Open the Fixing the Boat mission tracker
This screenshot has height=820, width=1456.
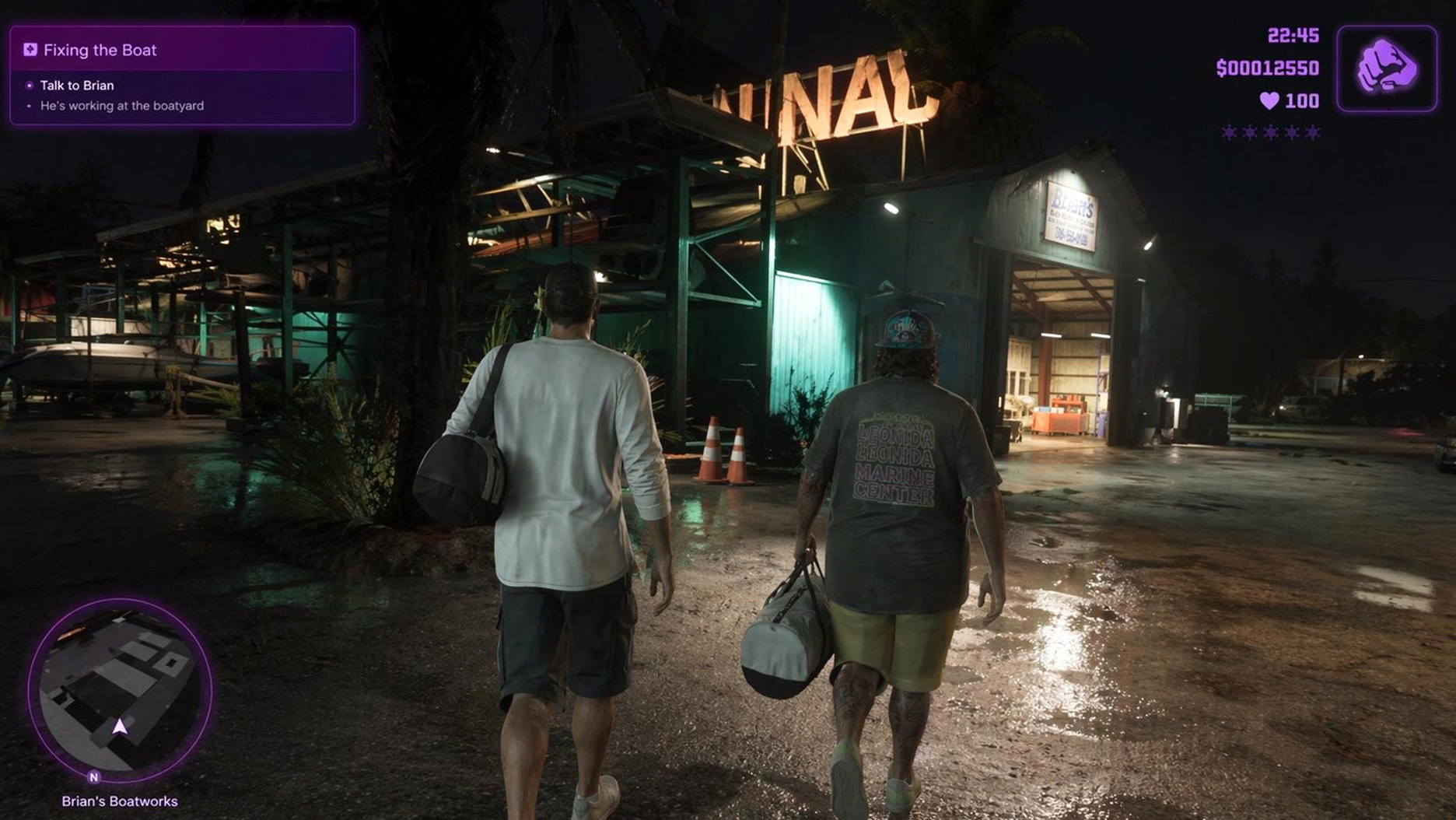click(x=100, y=50)
